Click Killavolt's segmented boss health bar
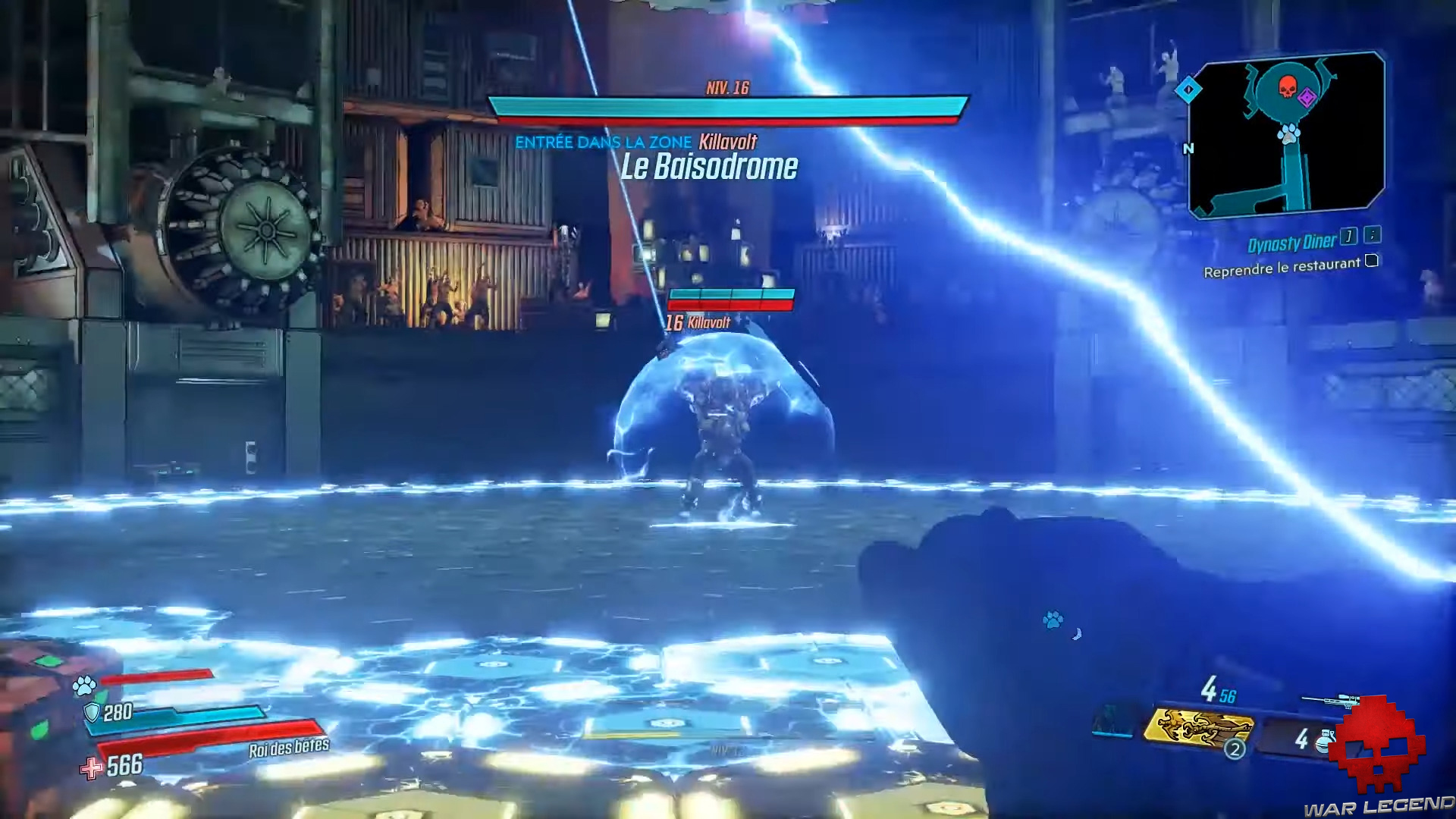This screenshot has height=819, width=1456. [x=731, y=298]
